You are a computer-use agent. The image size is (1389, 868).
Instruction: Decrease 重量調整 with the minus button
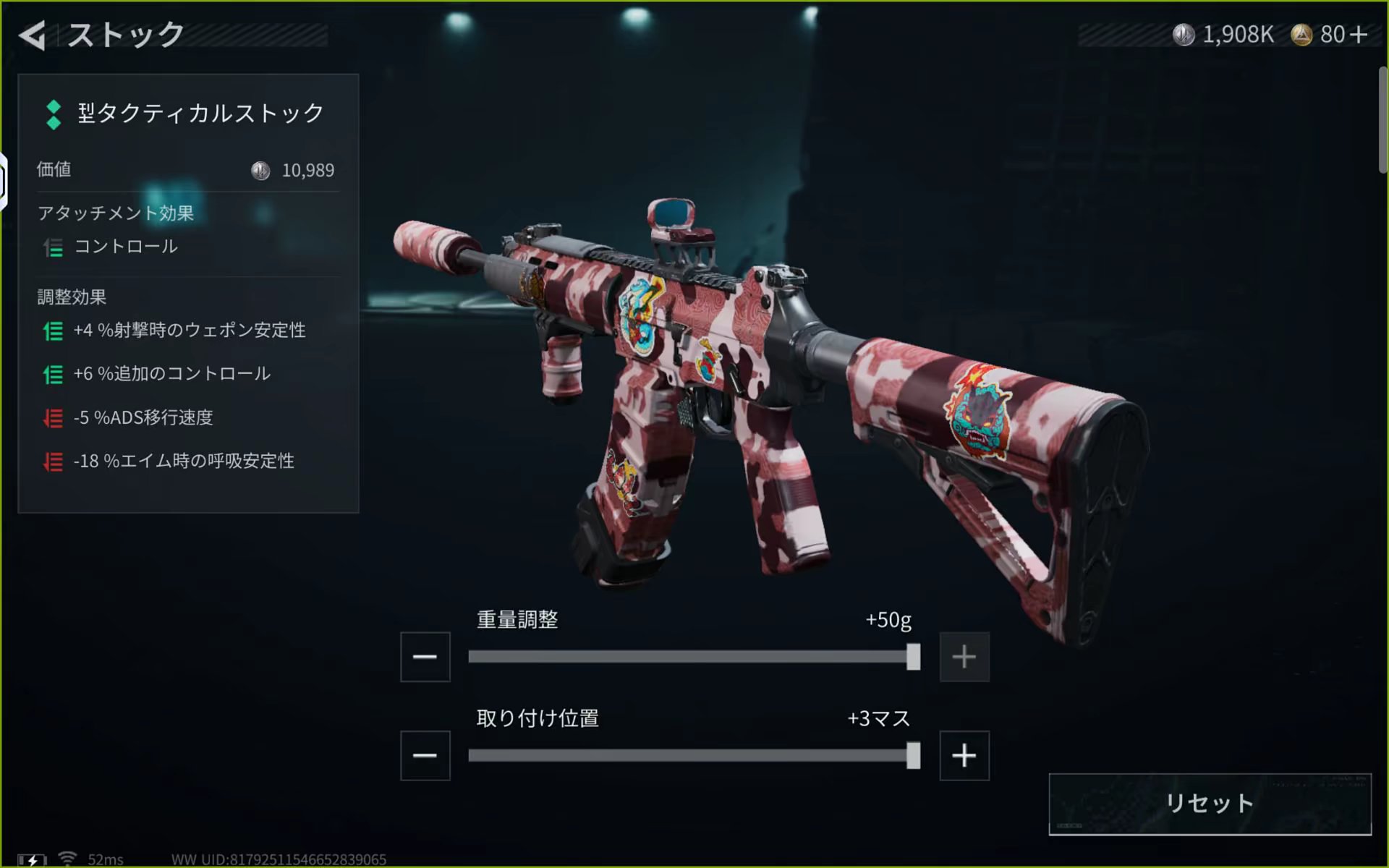pos(425,657)
